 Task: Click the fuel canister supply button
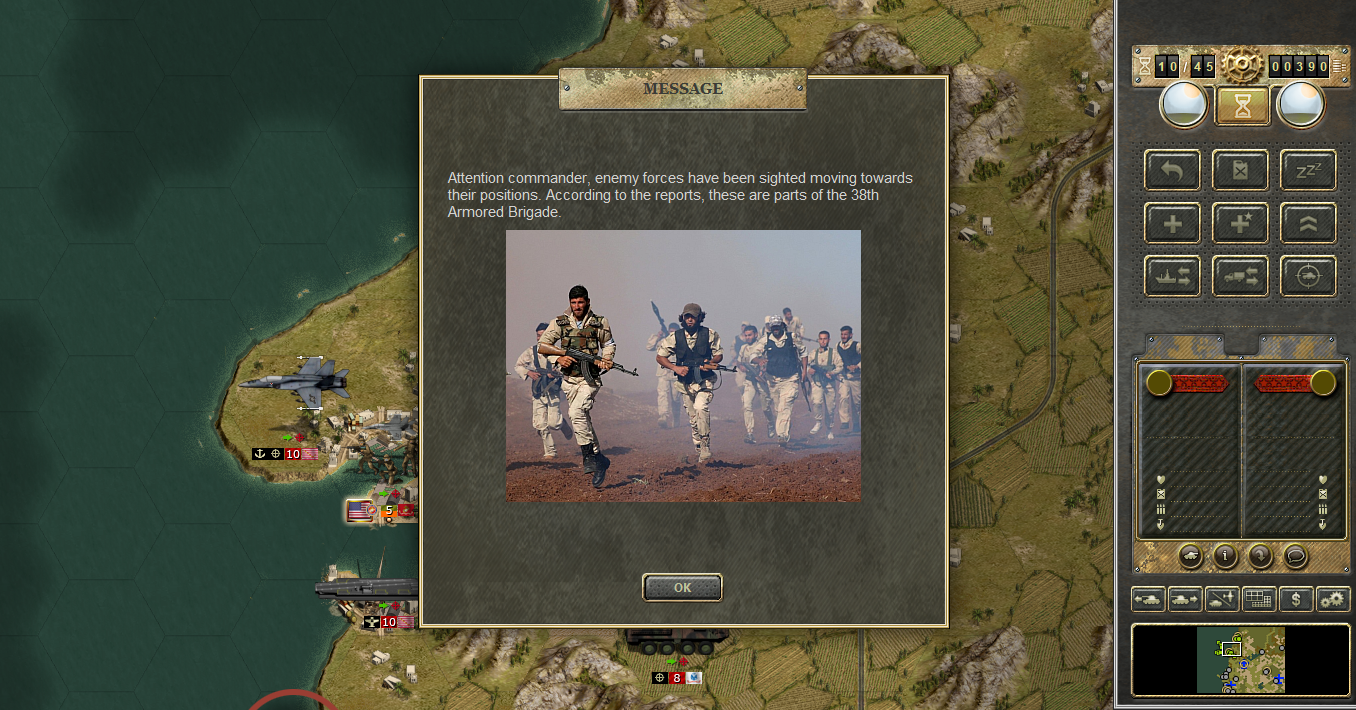click(x=1240, y=170)
